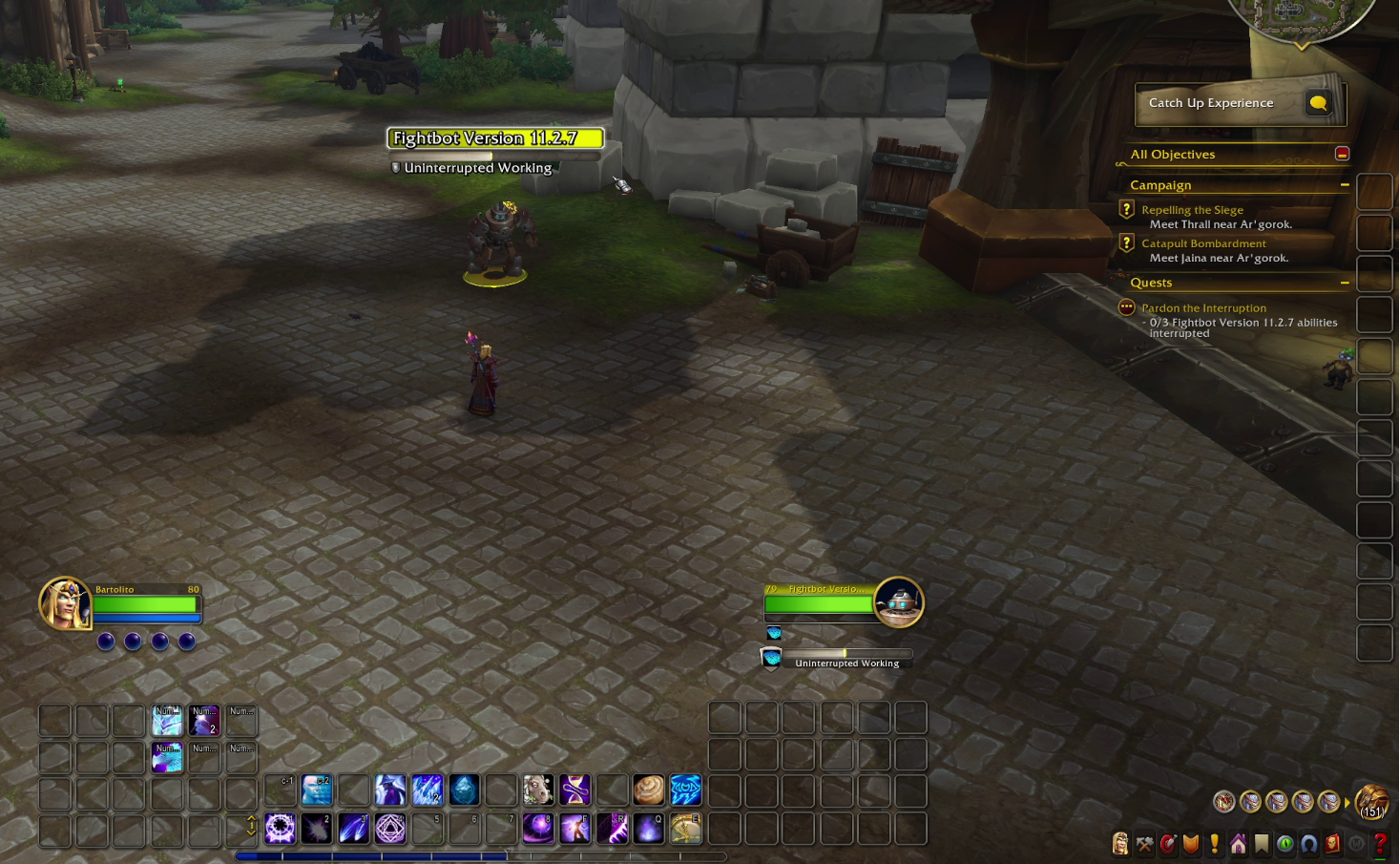Viewport: 1400px width, 864px height.
Task: Open the character info micro button
Action: 1120,844
